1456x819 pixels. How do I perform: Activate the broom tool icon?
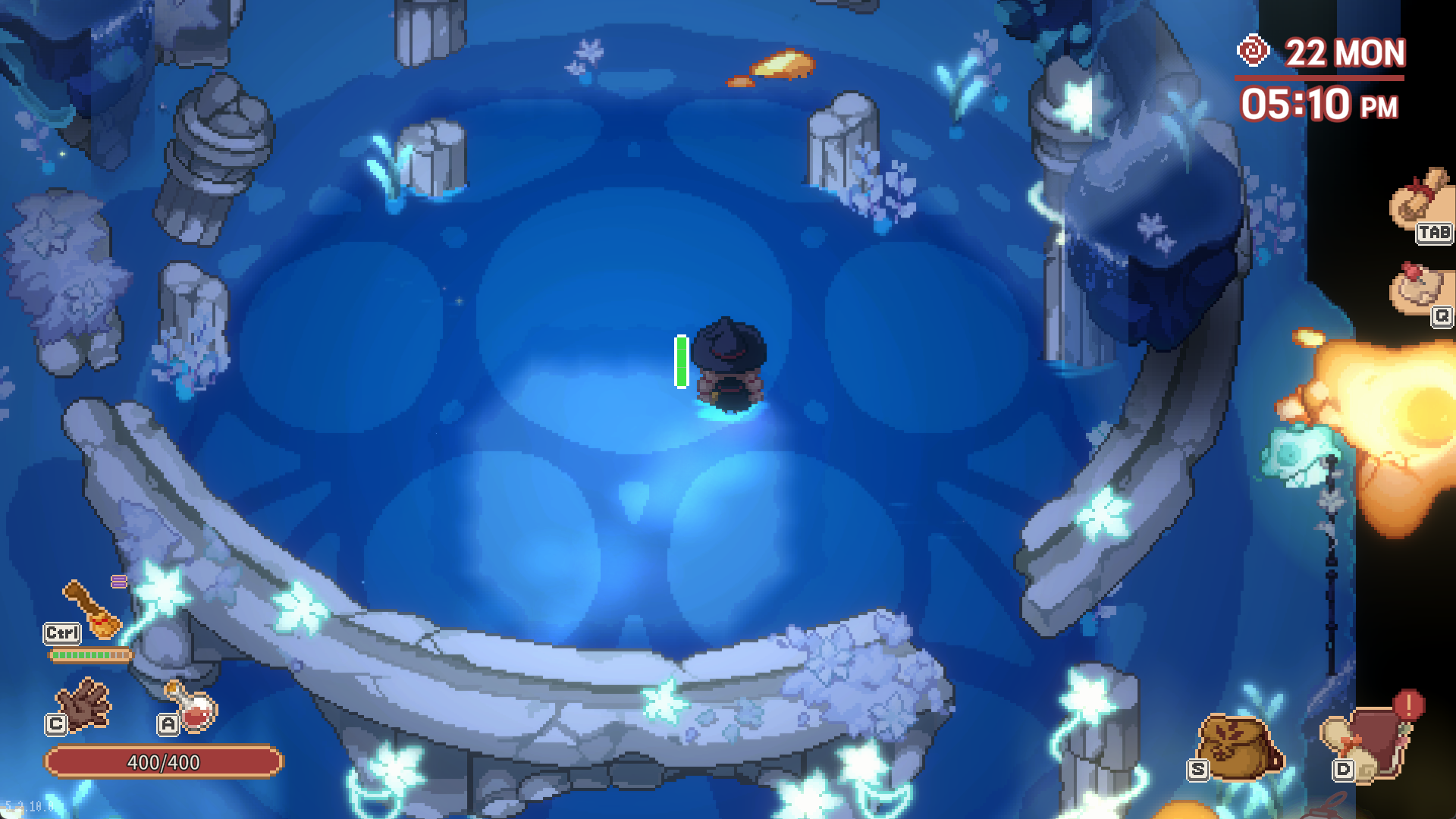click(93, 609)
